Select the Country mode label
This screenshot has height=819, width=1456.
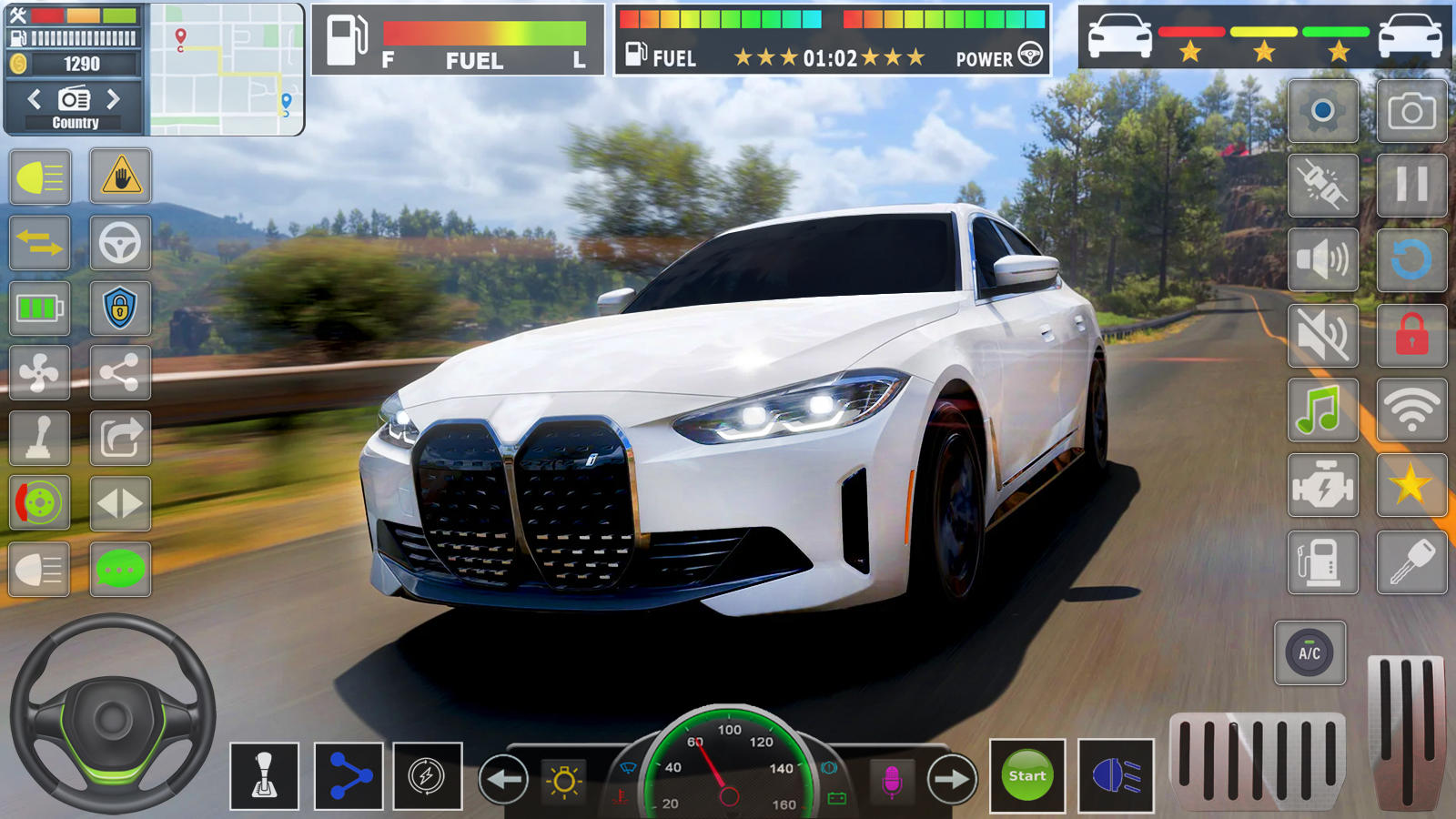point(76,122)
